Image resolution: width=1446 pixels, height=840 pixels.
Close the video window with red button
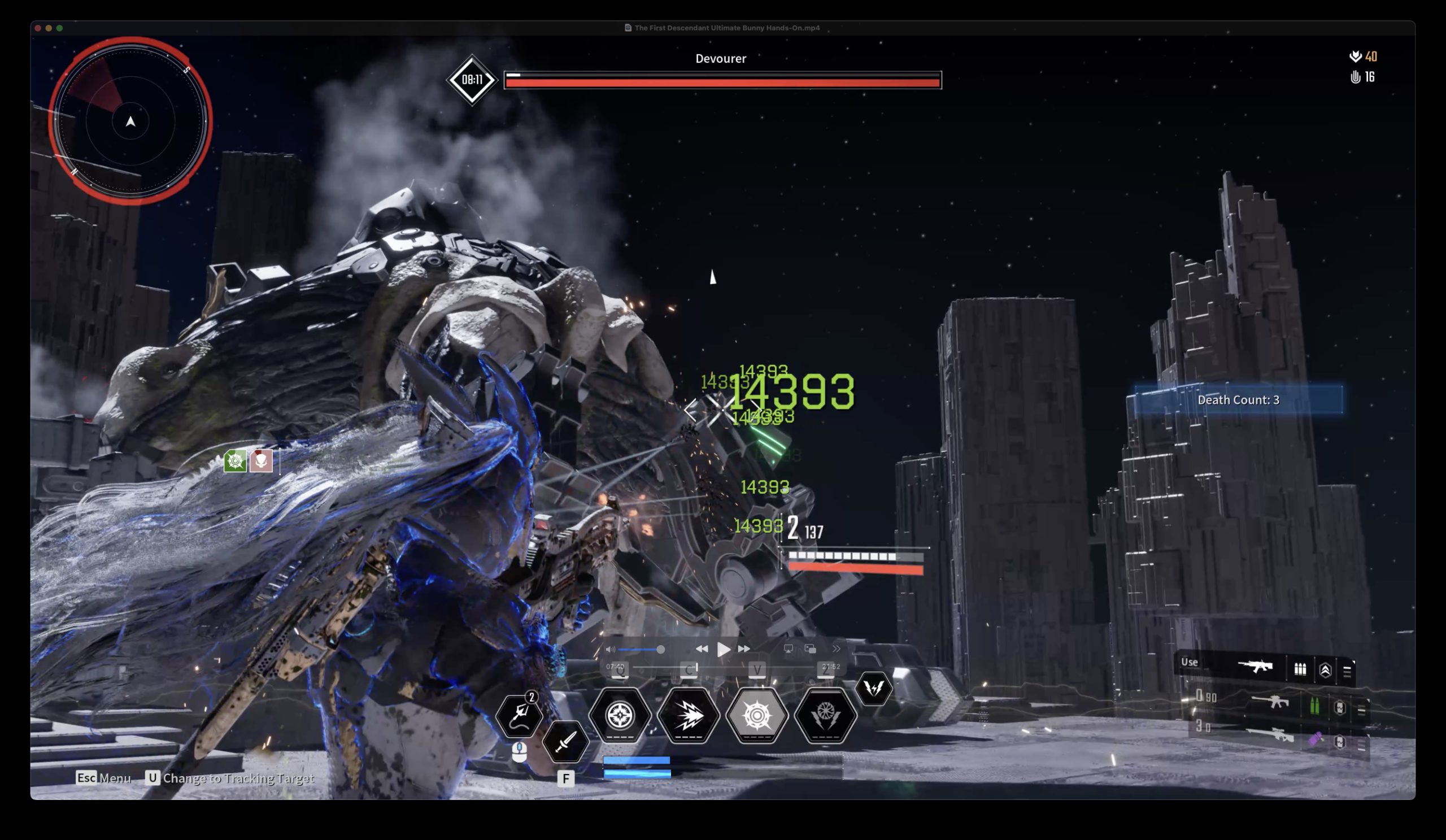click(x=38, y=28)
